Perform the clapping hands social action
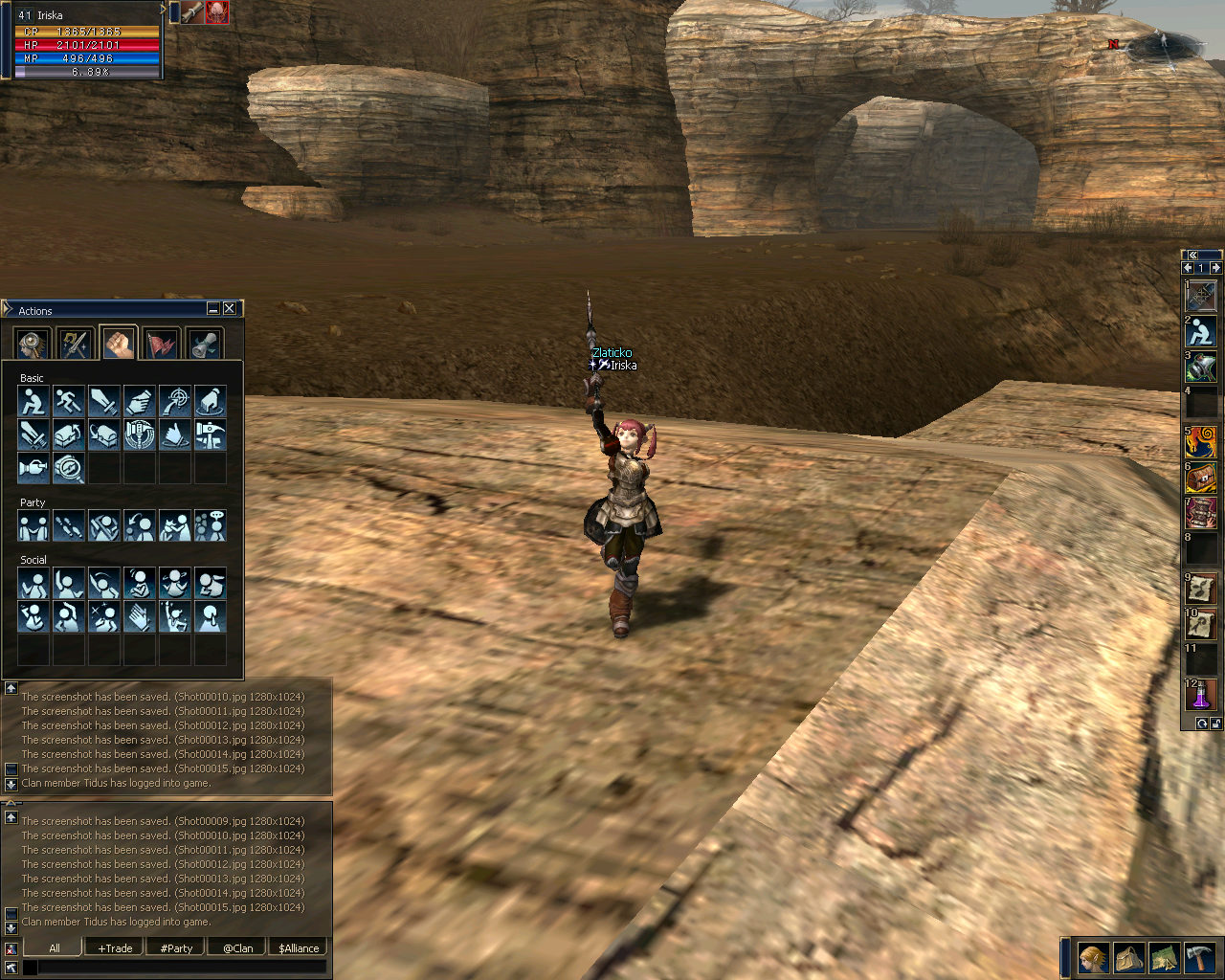 (139, 616)
